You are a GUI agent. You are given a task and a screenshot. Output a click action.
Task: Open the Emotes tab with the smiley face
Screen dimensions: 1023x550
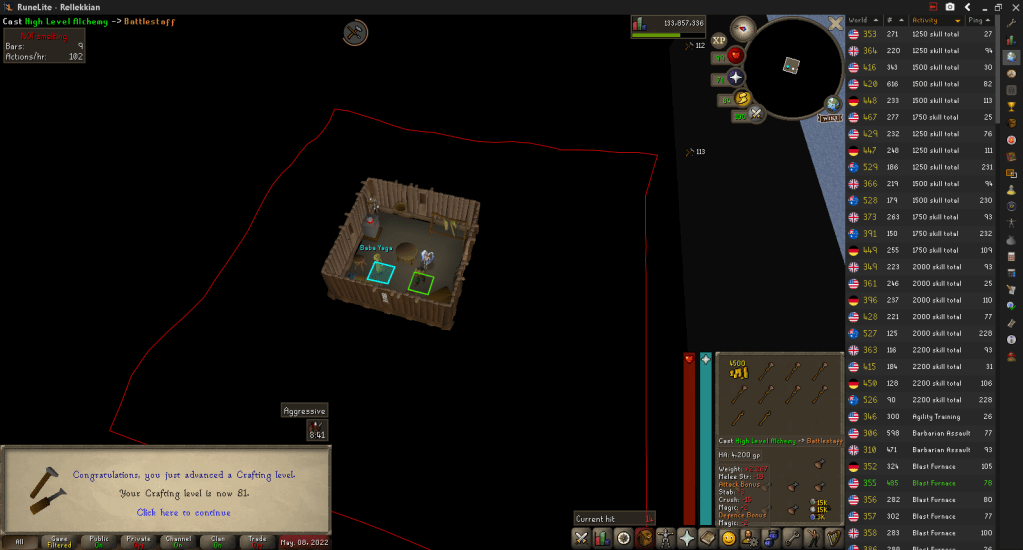(729, 539)
